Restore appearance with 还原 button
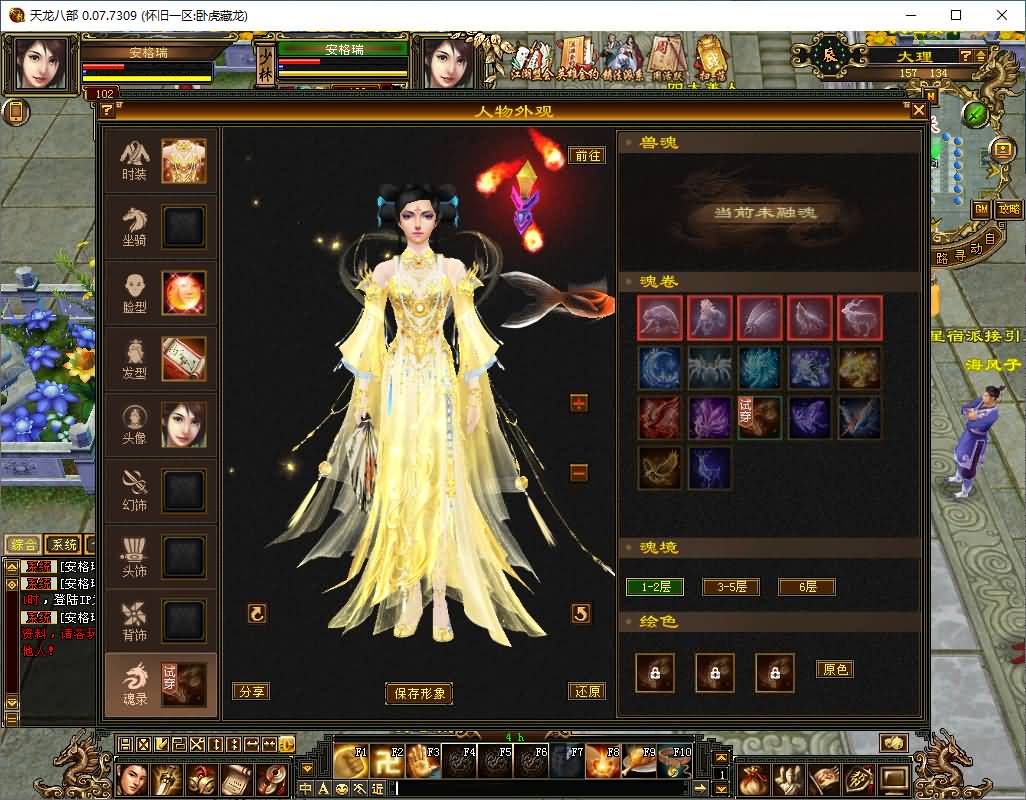The image size is (1026, 800). coord(587,691)
